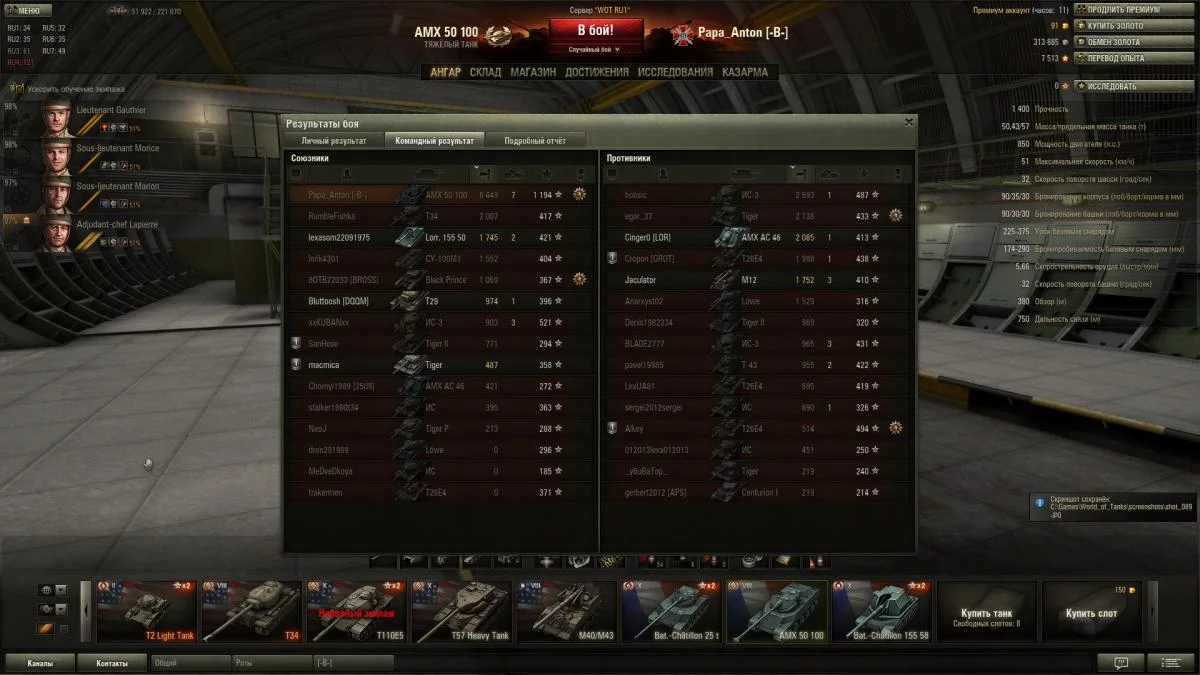Open the Казарма section

click(745, 72)
